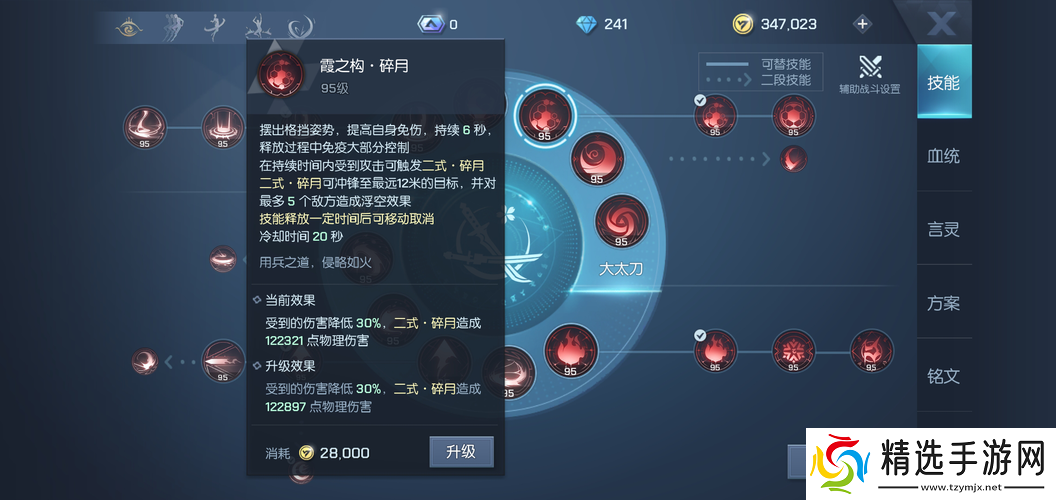This screenshot has width=1056, height=500.
Task: Add currency with the plus button
Action: click(x=862, y=24)
